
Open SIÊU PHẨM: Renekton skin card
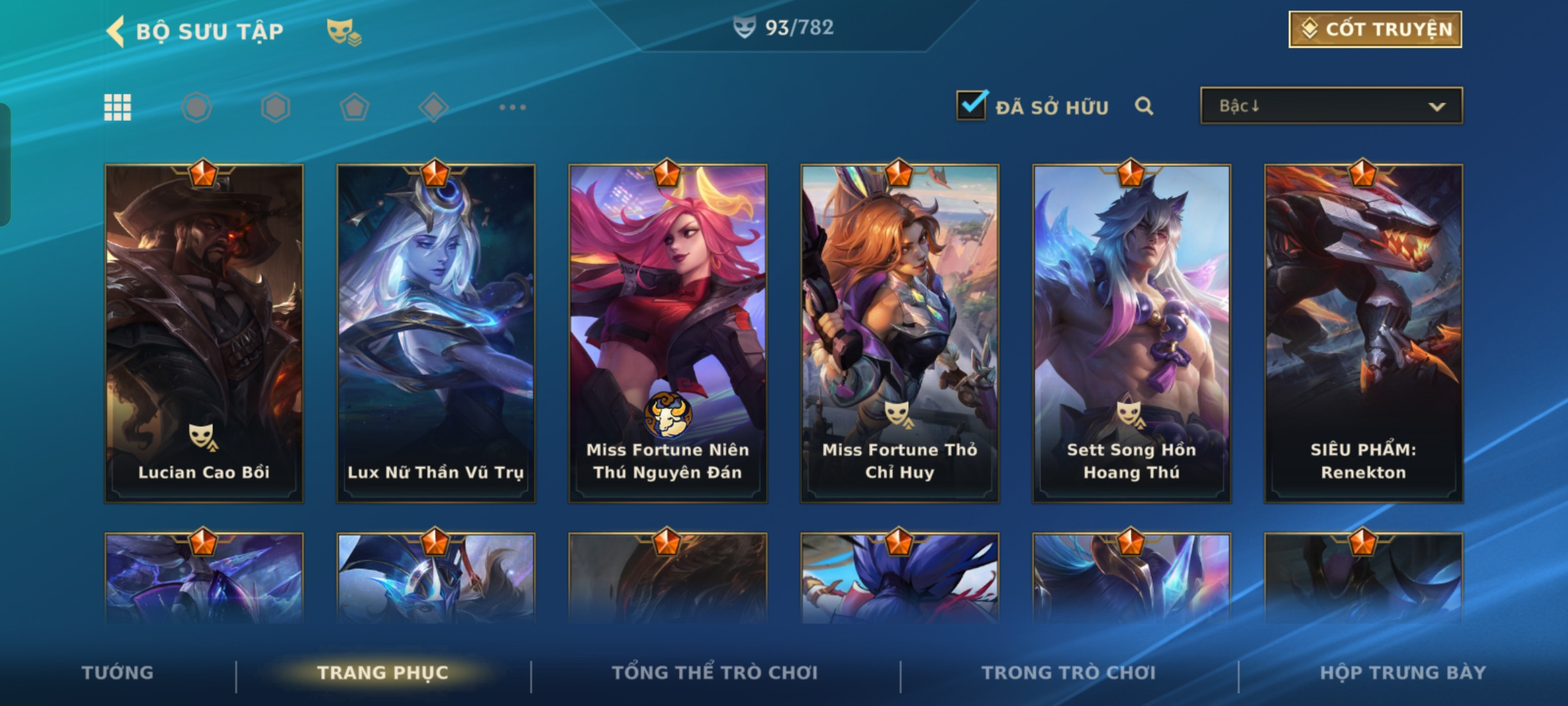tap(1364, 333)
